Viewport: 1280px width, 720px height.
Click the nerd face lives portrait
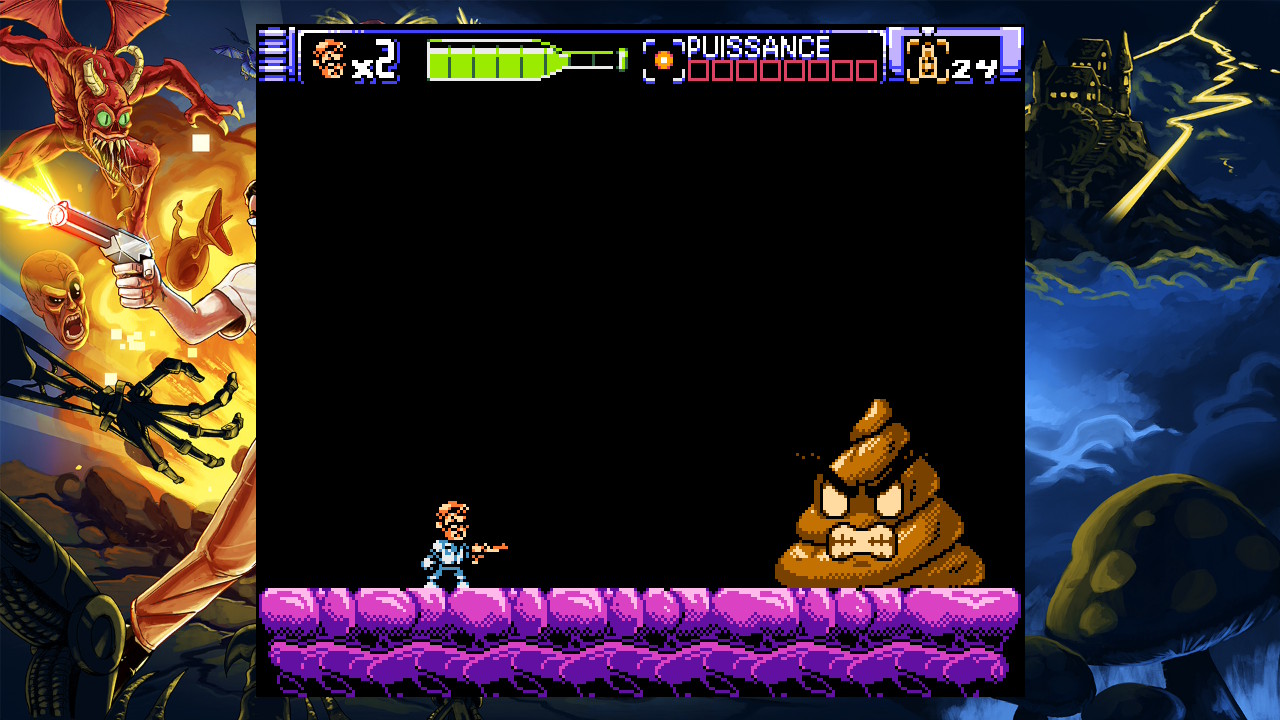[x=329, y=58]
